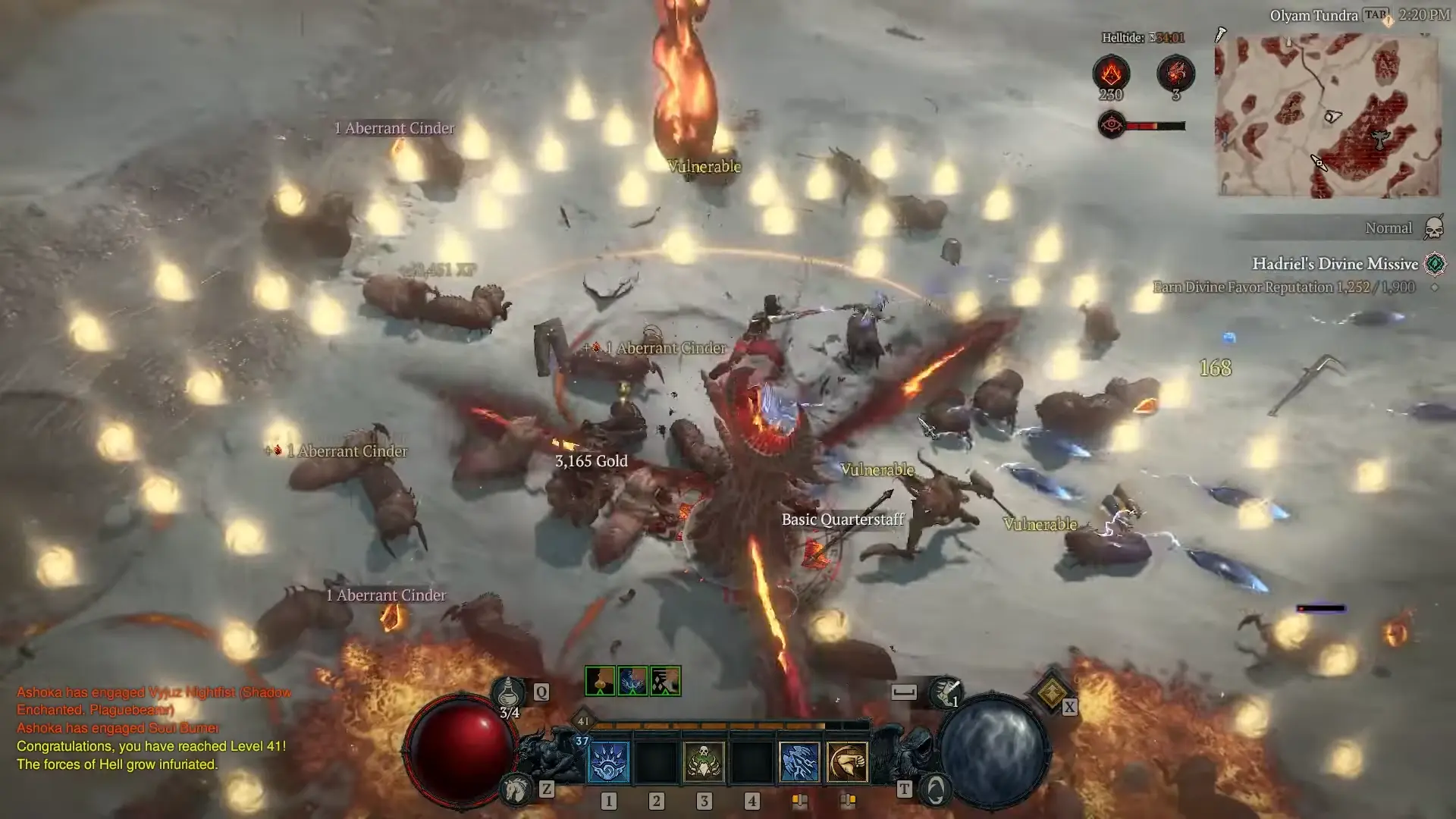Check the Helltide threat eye icon
Screen dimensions: 1456x819
(1112, 125)
